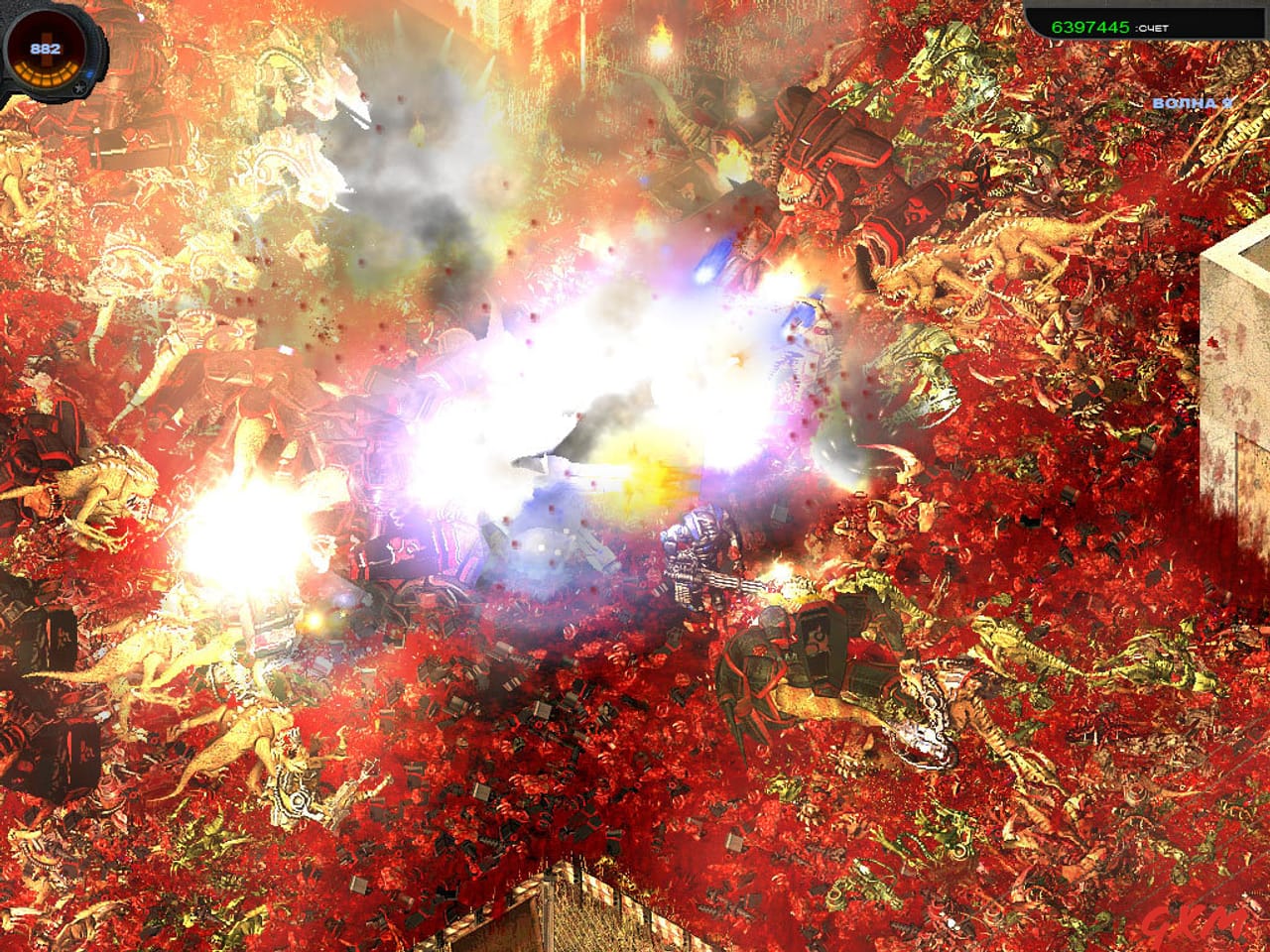Click the green score counter 6397445
1270x952 pixels.
pos(1089,27)
